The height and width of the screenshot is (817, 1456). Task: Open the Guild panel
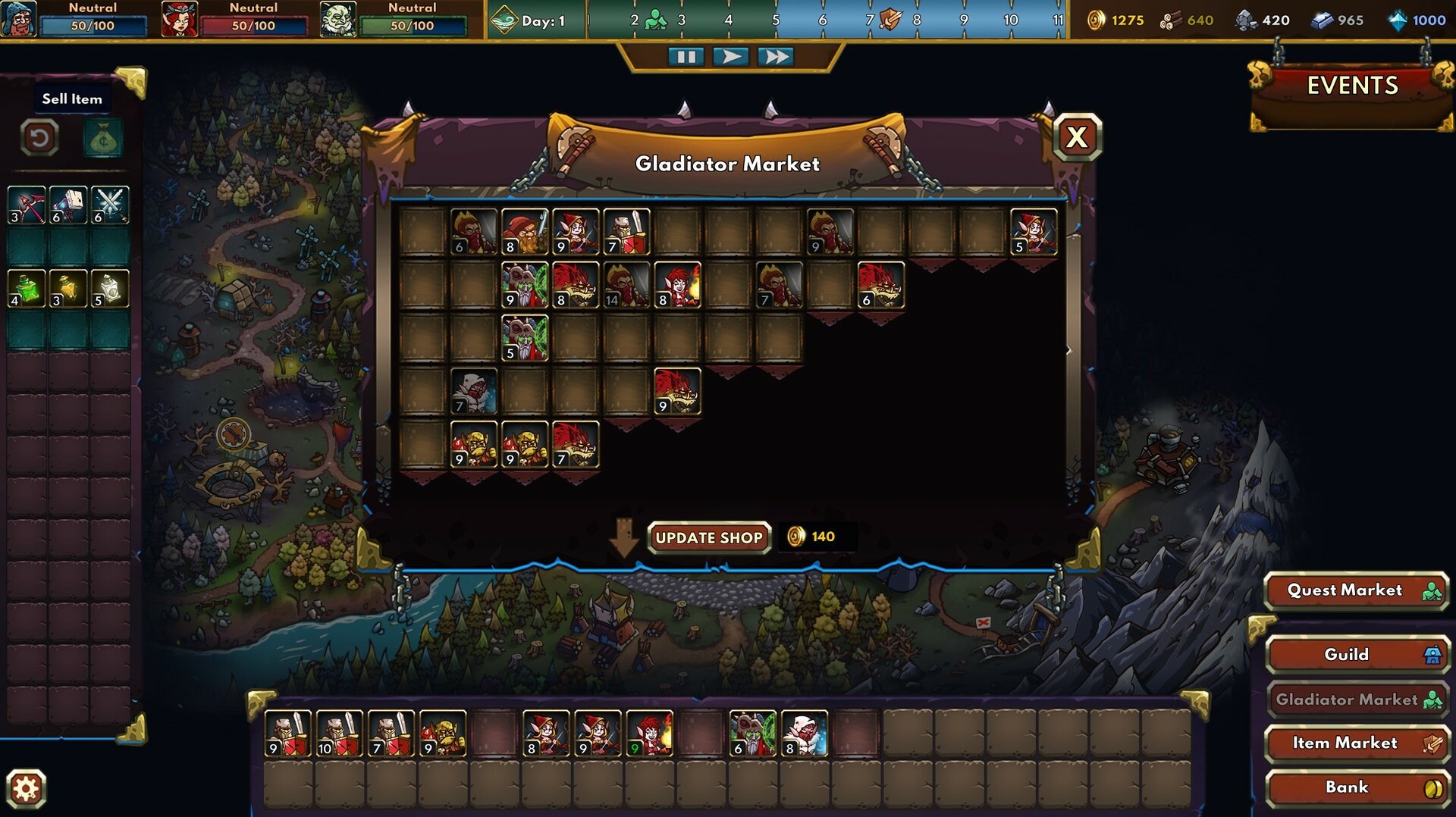point(1357,654)
